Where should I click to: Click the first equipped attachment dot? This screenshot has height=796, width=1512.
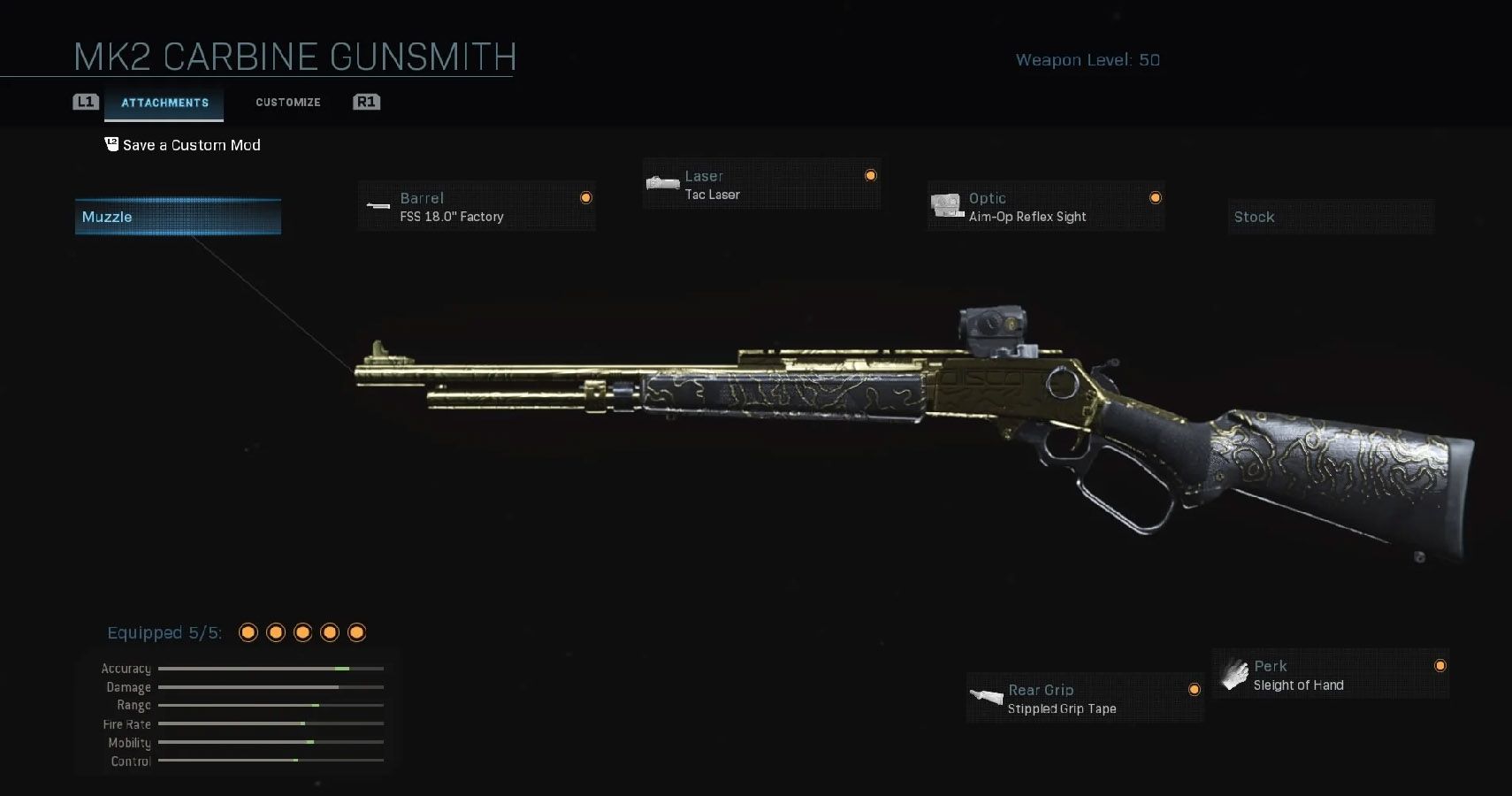coord(249,631)
